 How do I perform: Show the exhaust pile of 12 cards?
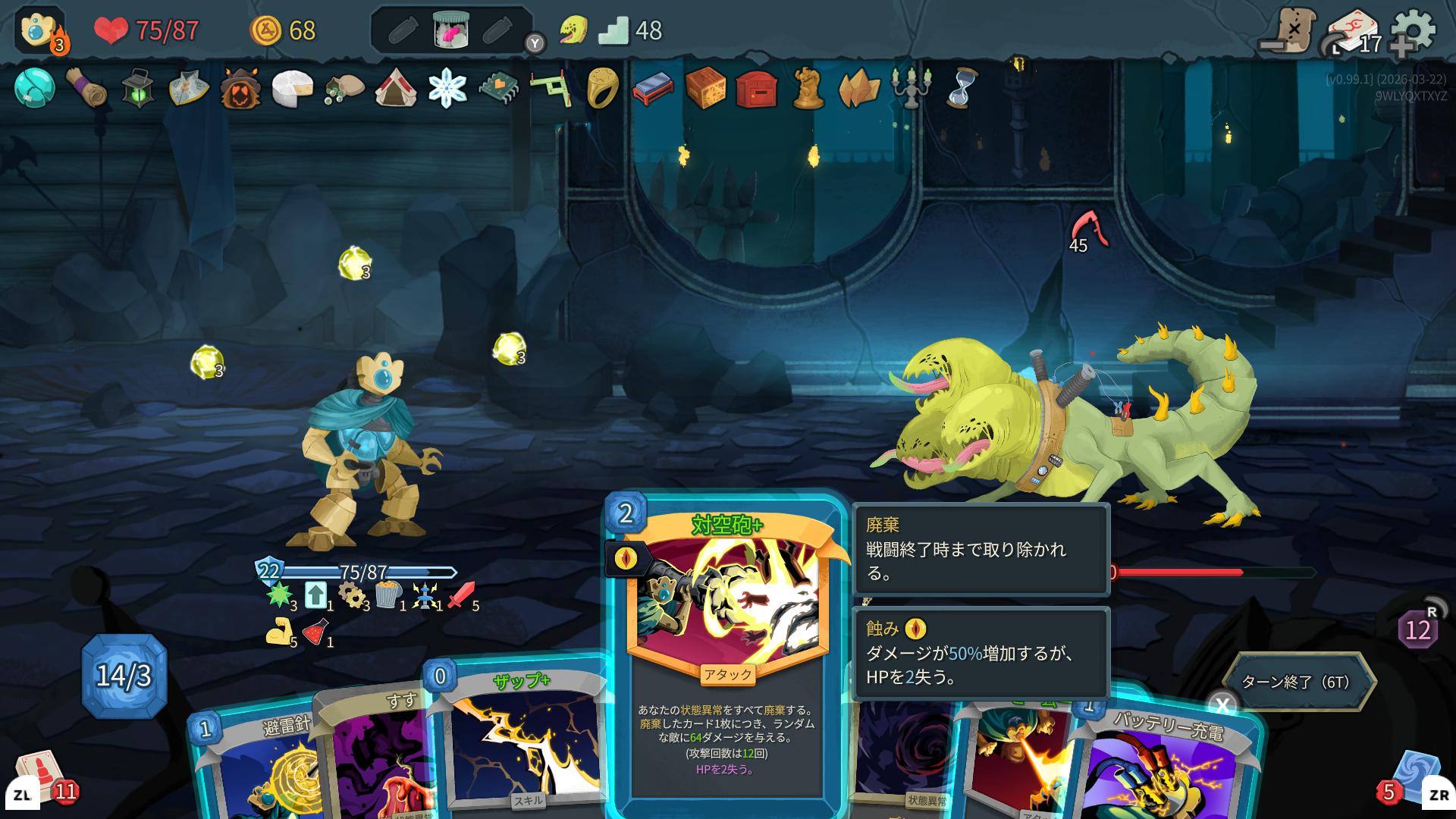(x=1417, y=629)
